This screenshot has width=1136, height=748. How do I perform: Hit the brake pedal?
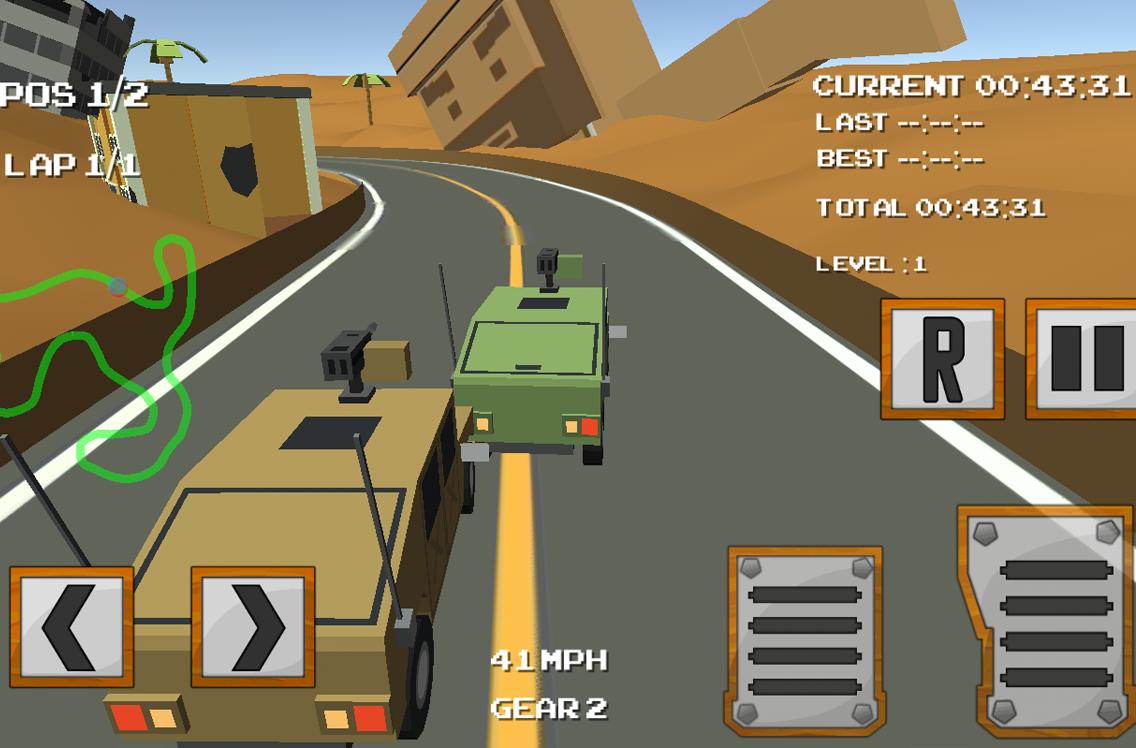coord(805,640)
